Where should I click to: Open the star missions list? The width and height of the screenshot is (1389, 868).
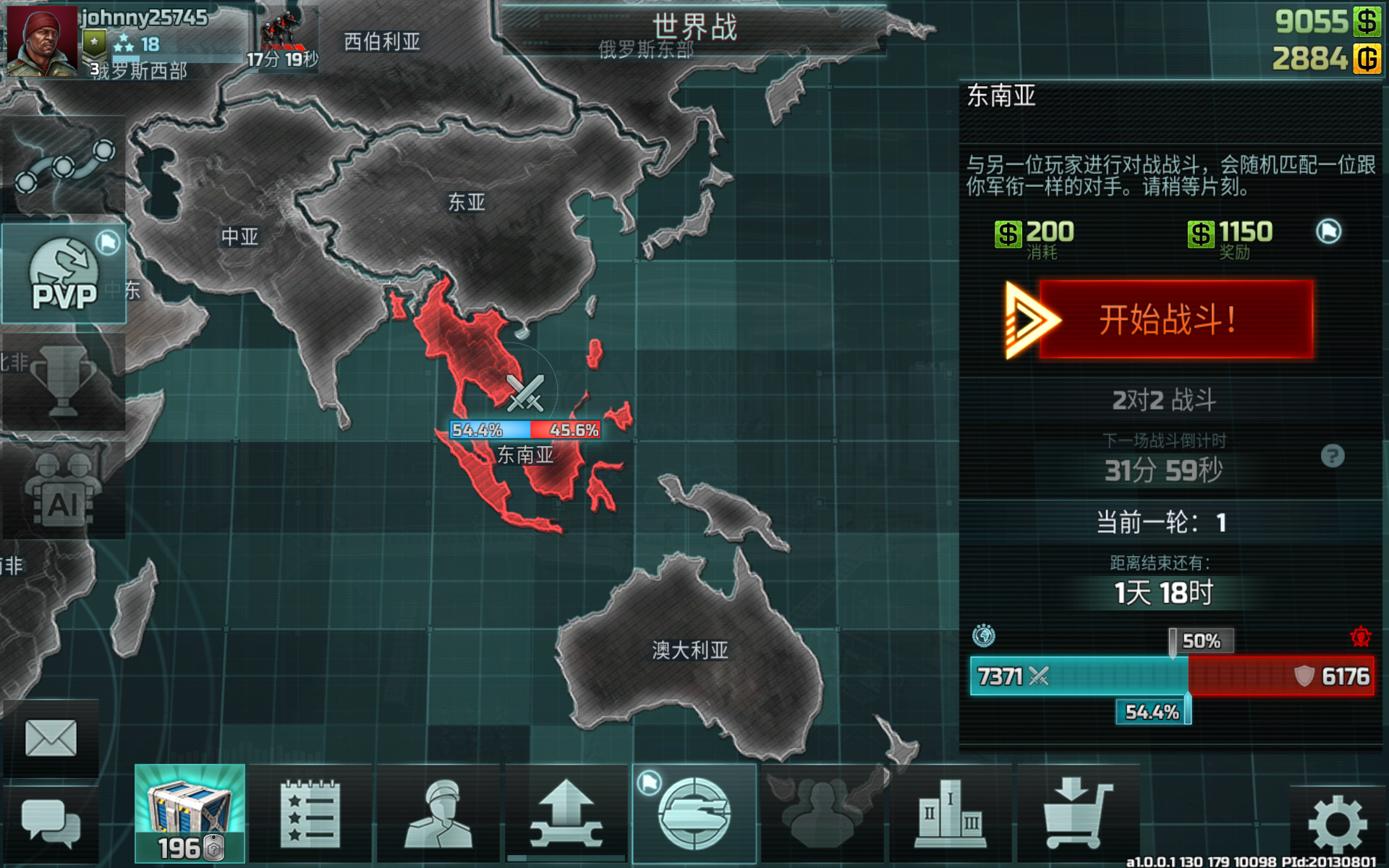click(310, 814)
